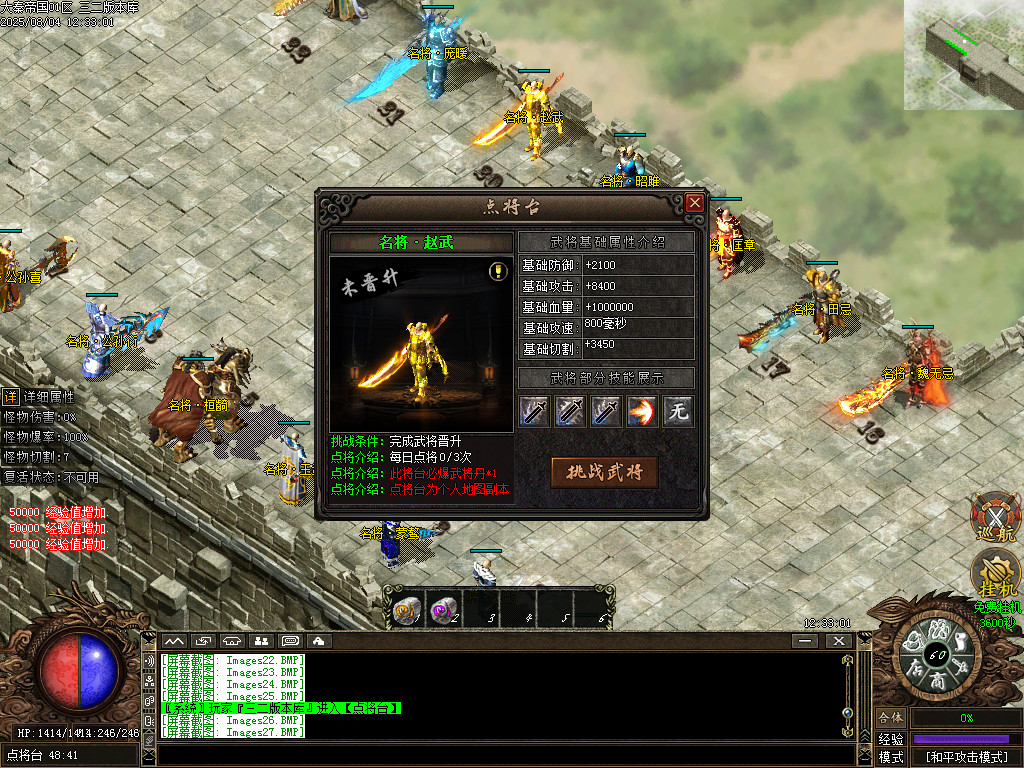Open the minimap view
The height and width of the screenshot is (768, 1024).
pos(964,54)
